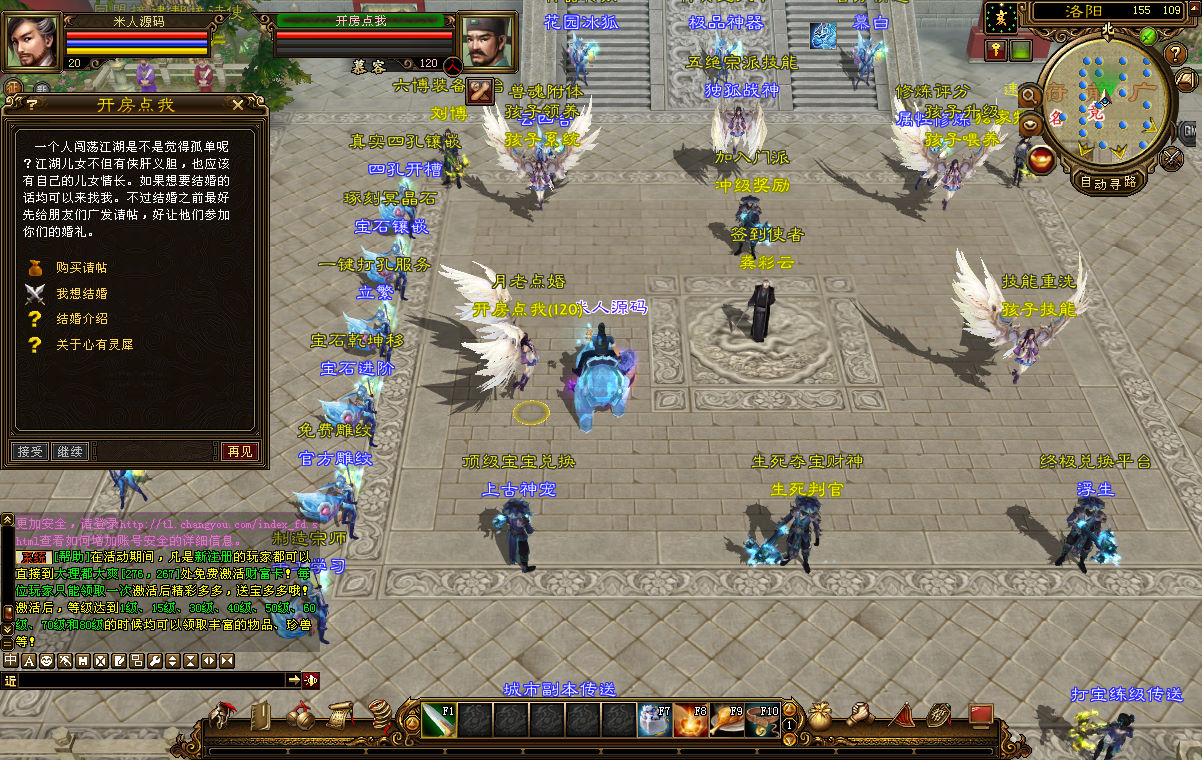Use the F9 roasted drumstick item
Image resolution: width=1202 pixels, height=760 pixels.
click(726, 720)
